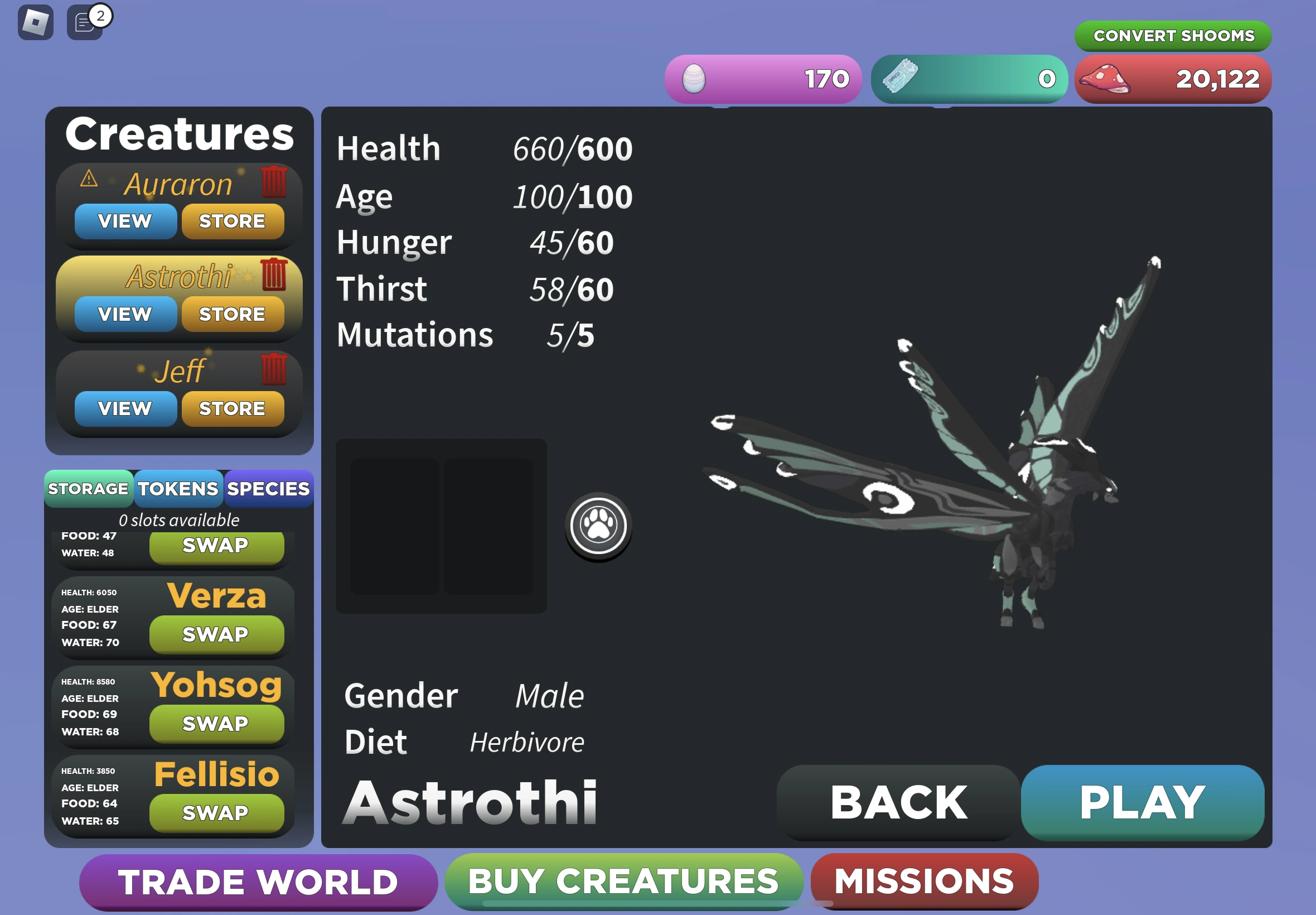View the creature Auraron

click(x=125, y=221)
